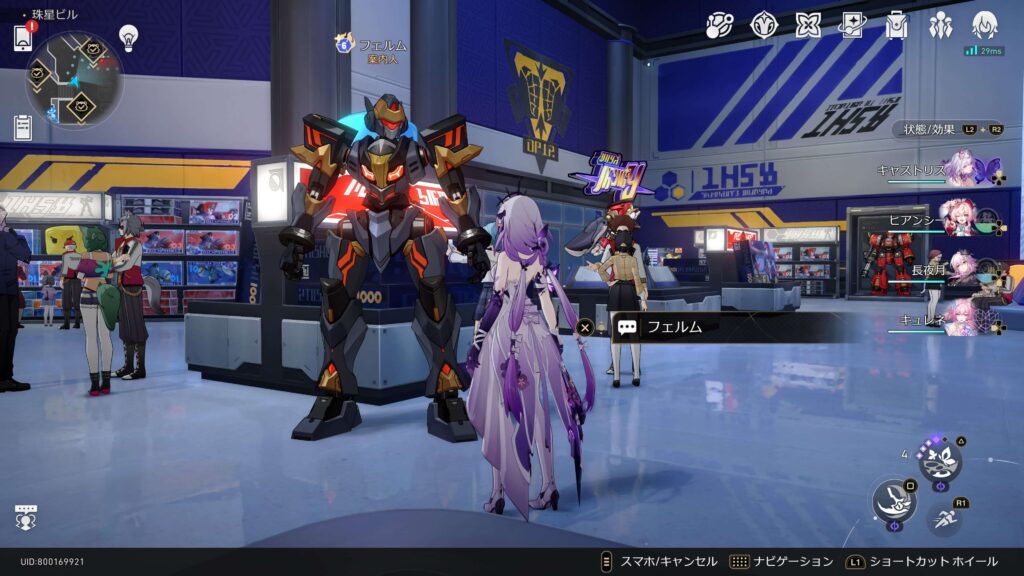The width and height of the screenshot is (1024, 576).
Task: Open the circular minimap
Action: click(x=74, y=78)
